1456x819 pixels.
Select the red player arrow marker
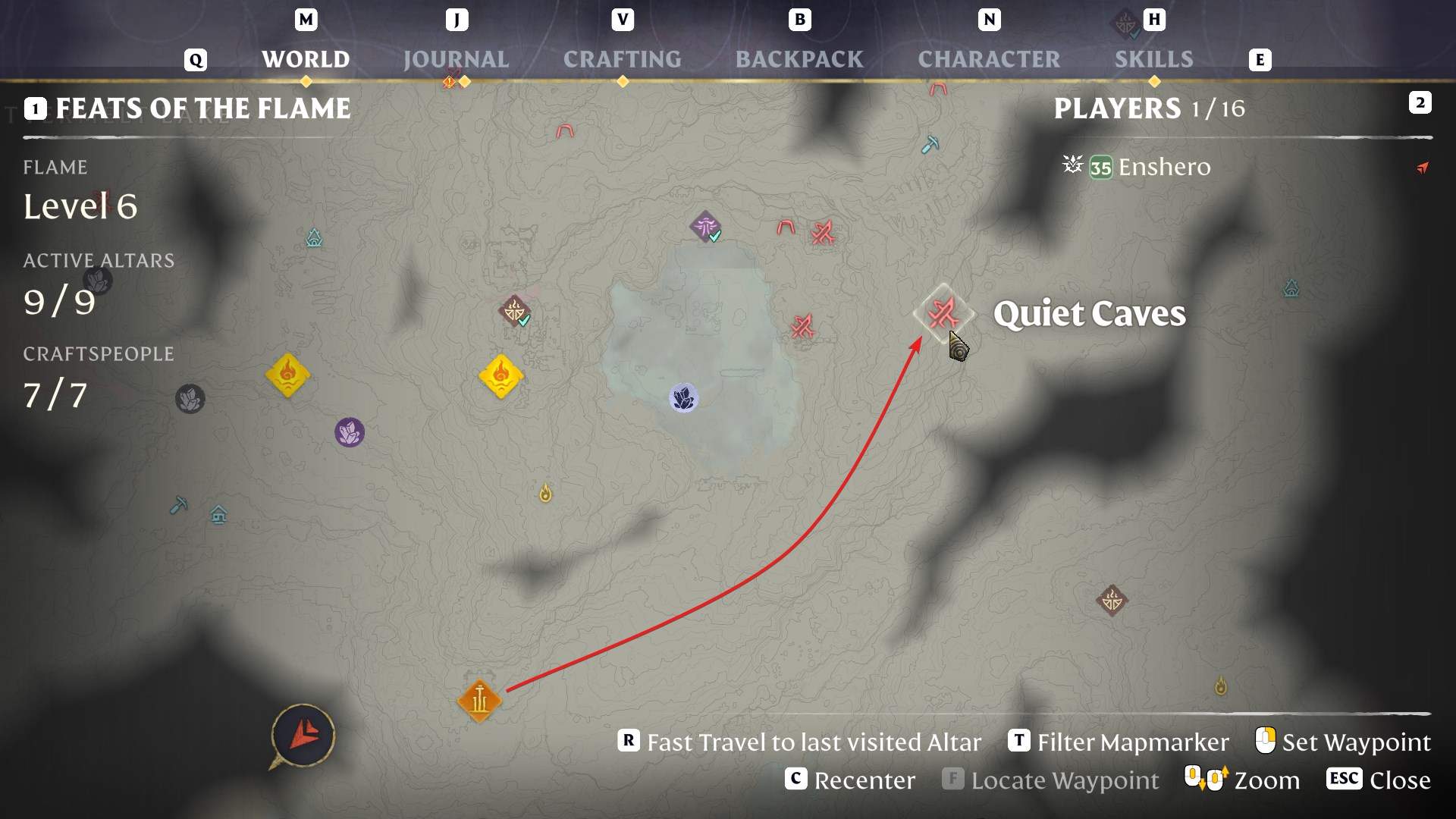[304, 734]
